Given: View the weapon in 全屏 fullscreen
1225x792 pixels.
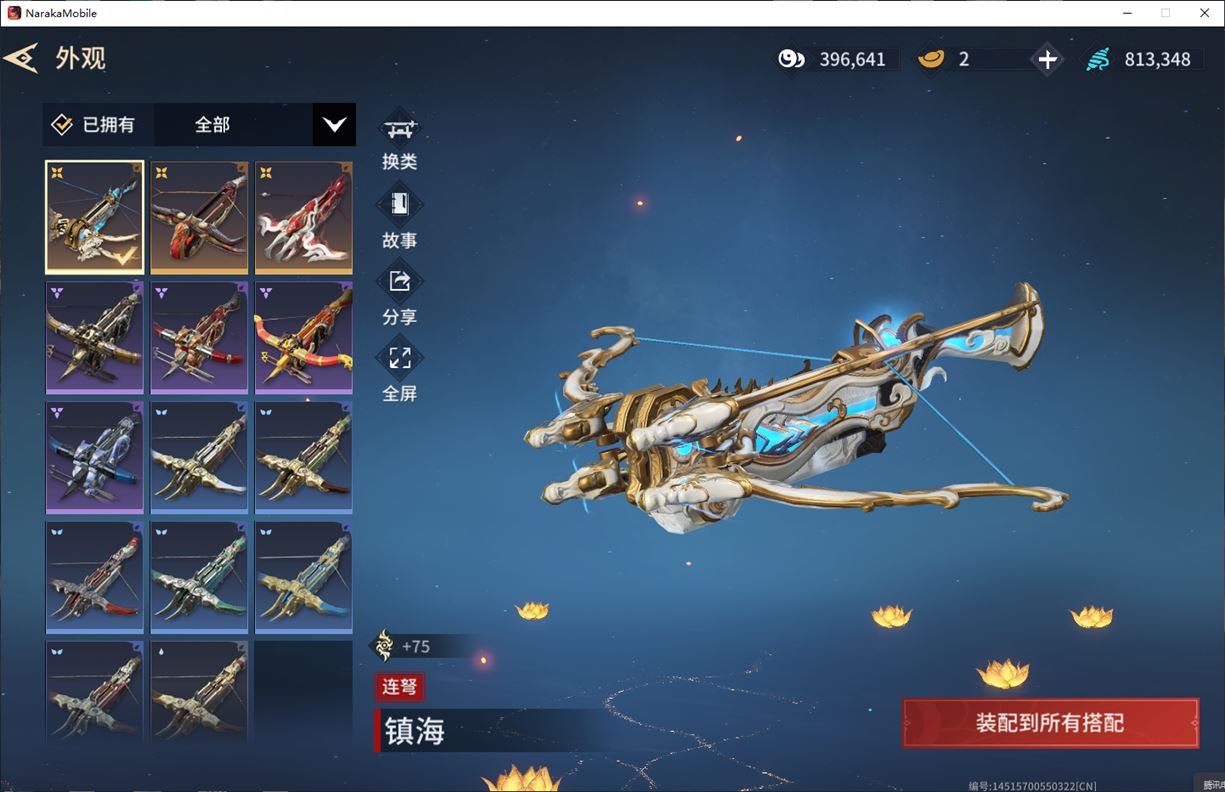Looking at the screenshot, I should tap(399, 371).
